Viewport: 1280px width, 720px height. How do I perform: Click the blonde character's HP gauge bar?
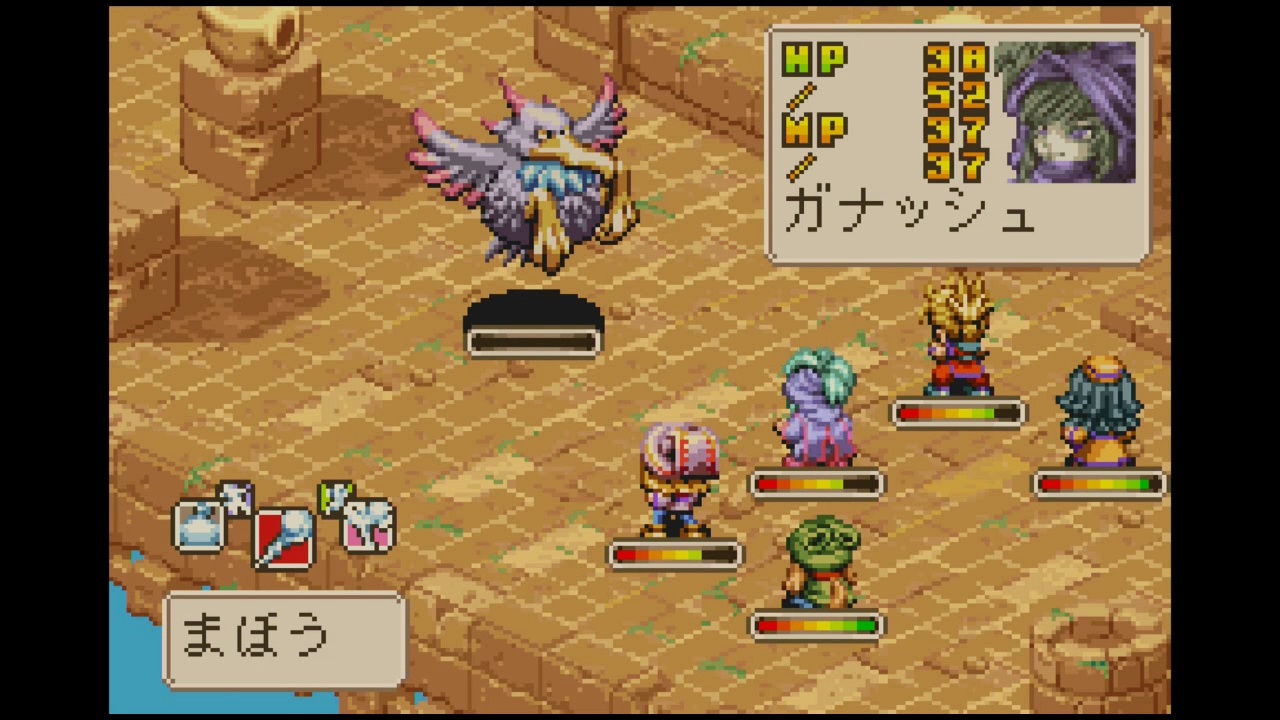(x=958, y=413)
